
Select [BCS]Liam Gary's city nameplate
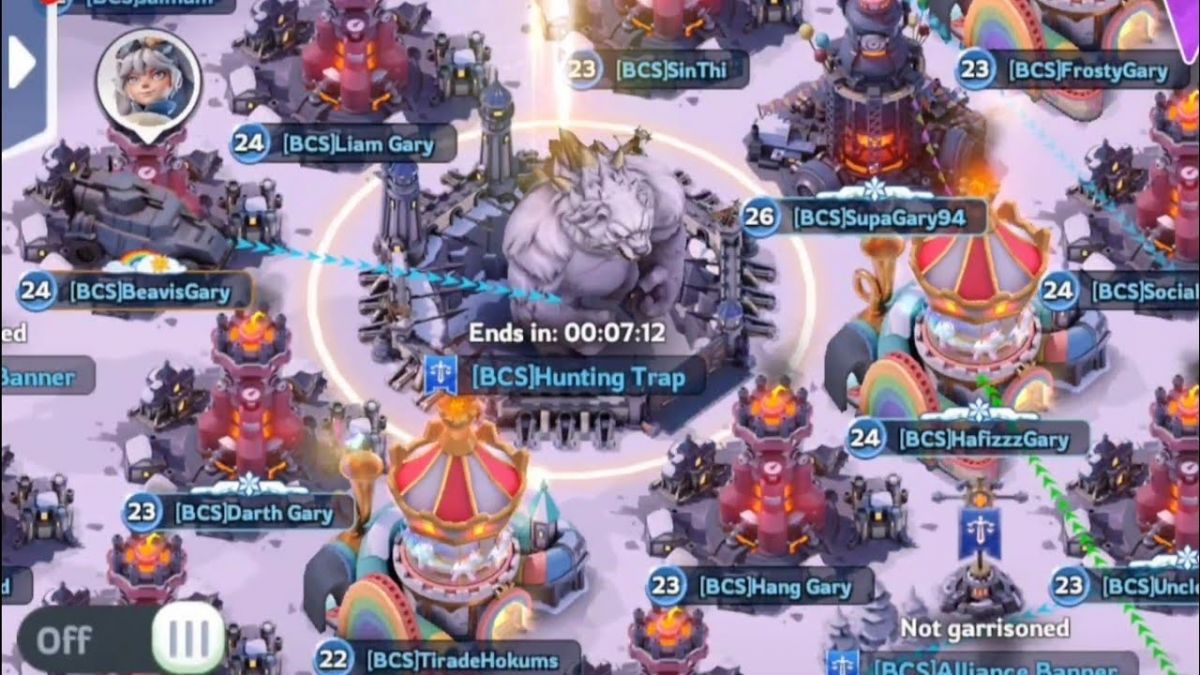pyautogui.click(x=345, y=144)
